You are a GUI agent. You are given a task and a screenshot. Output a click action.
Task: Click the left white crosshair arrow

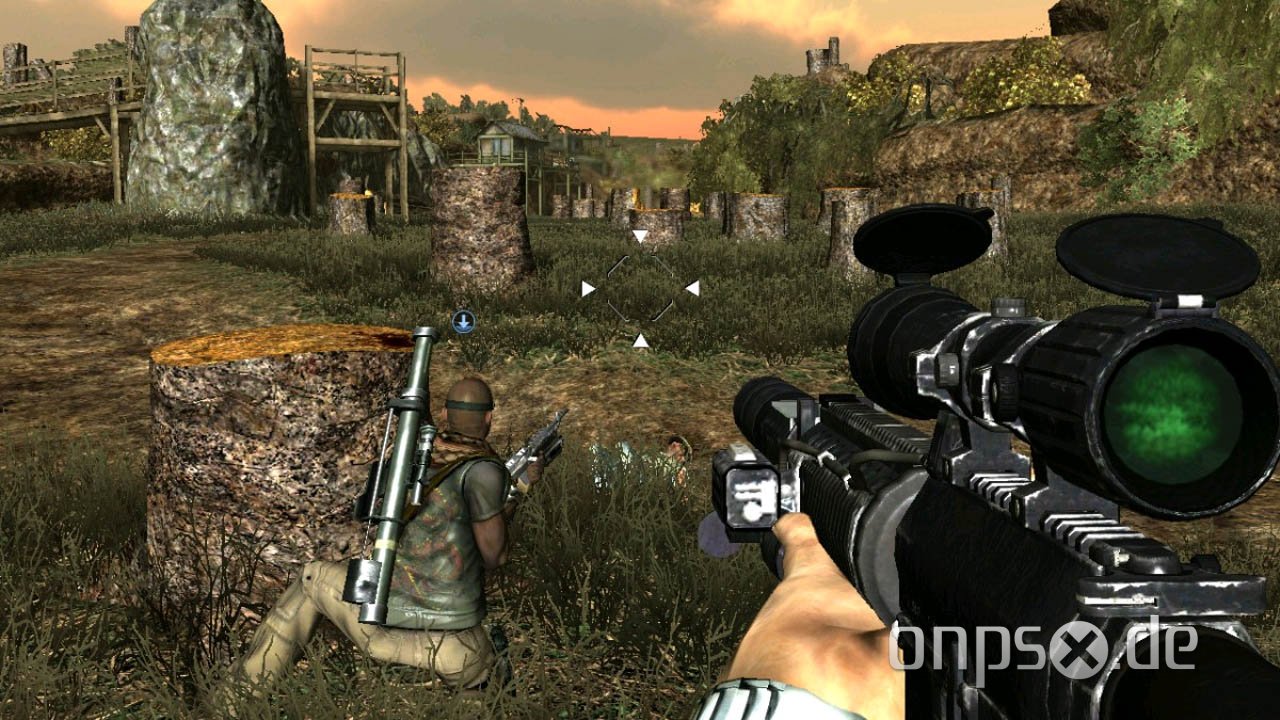[x=586, y=288]
